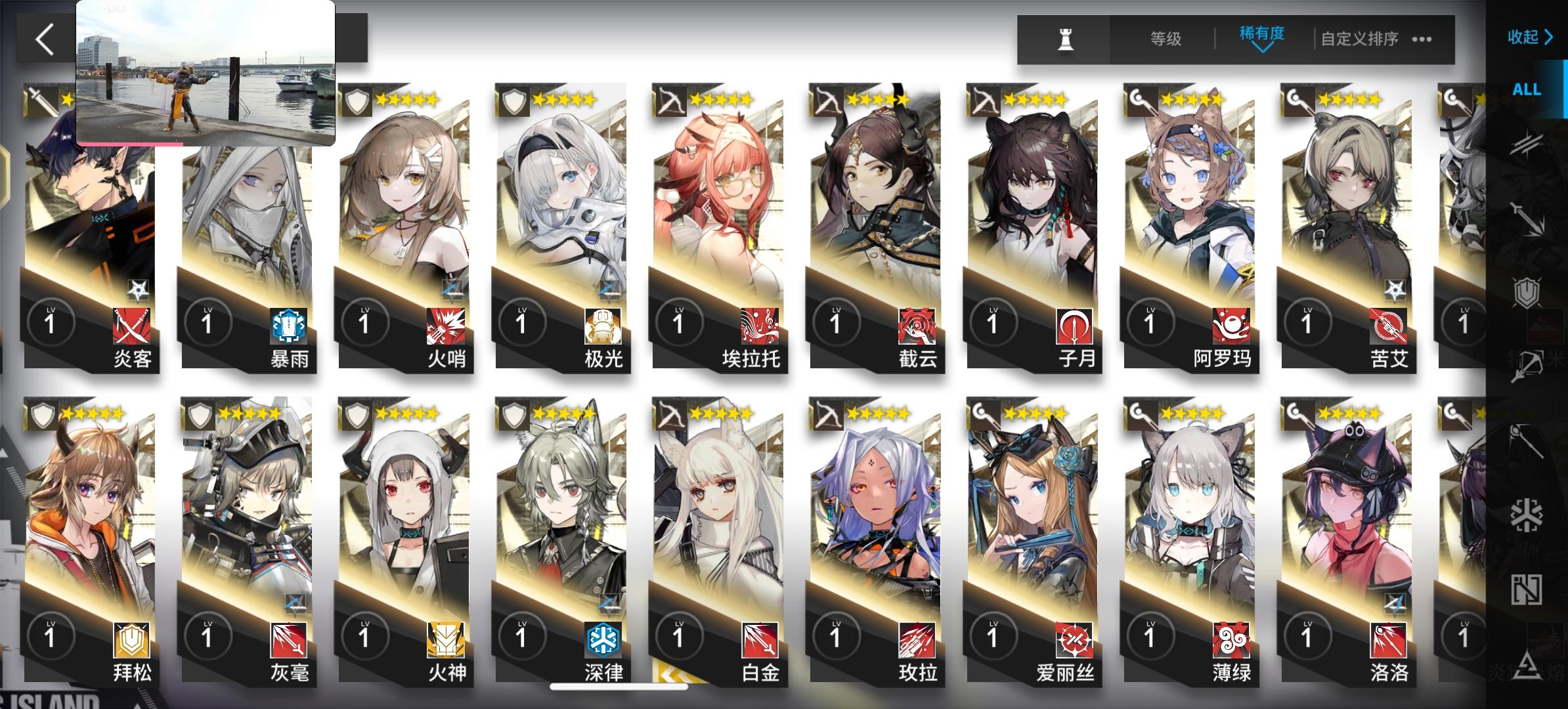Screen dimensions: 1568x709
Task: Collapse the sort panel via 收起
Action: (1530, 37)
